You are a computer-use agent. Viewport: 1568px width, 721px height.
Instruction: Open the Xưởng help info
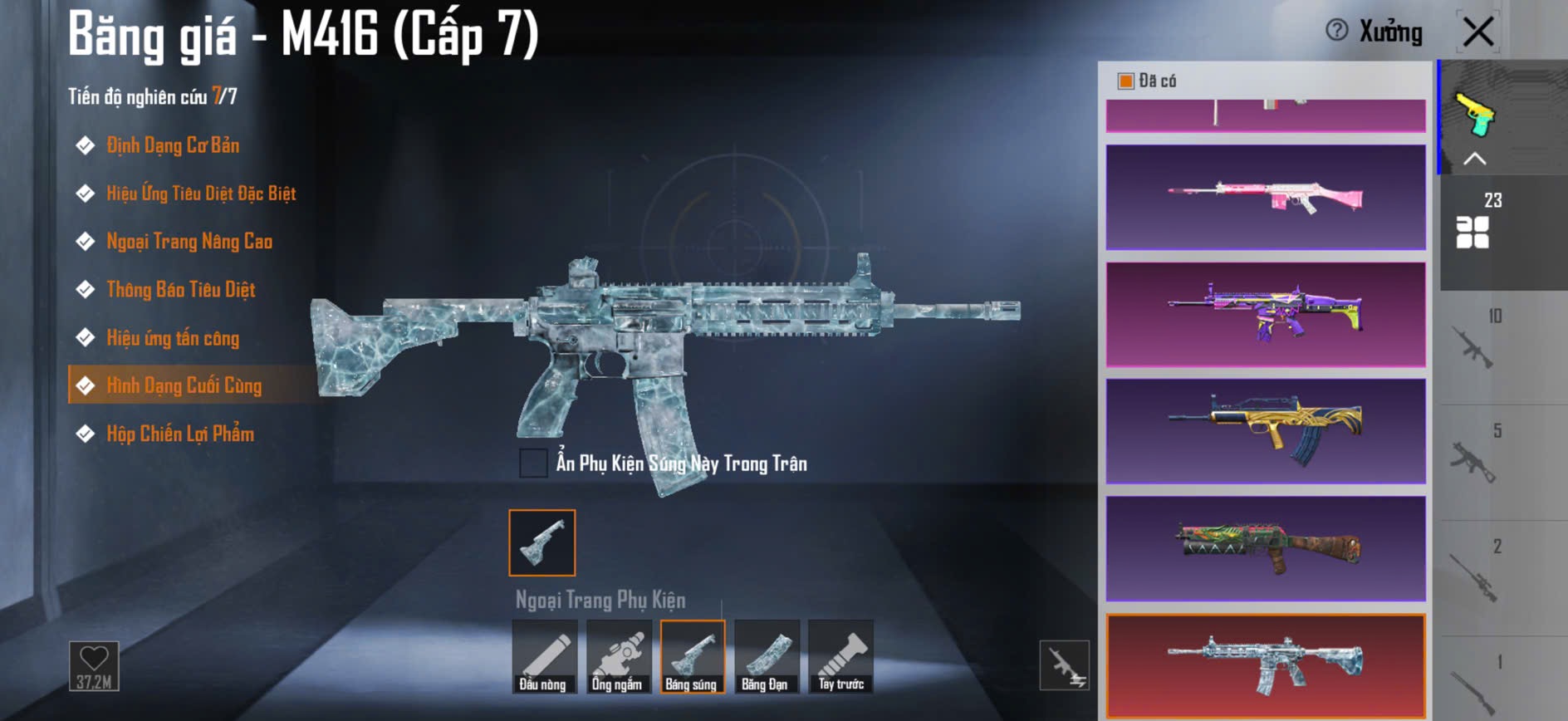[1336, 32]
